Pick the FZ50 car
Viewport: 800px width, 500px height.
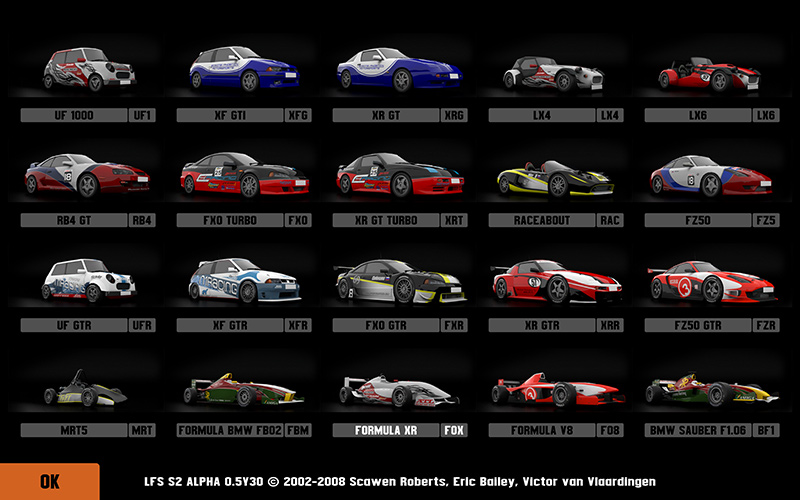712,177
